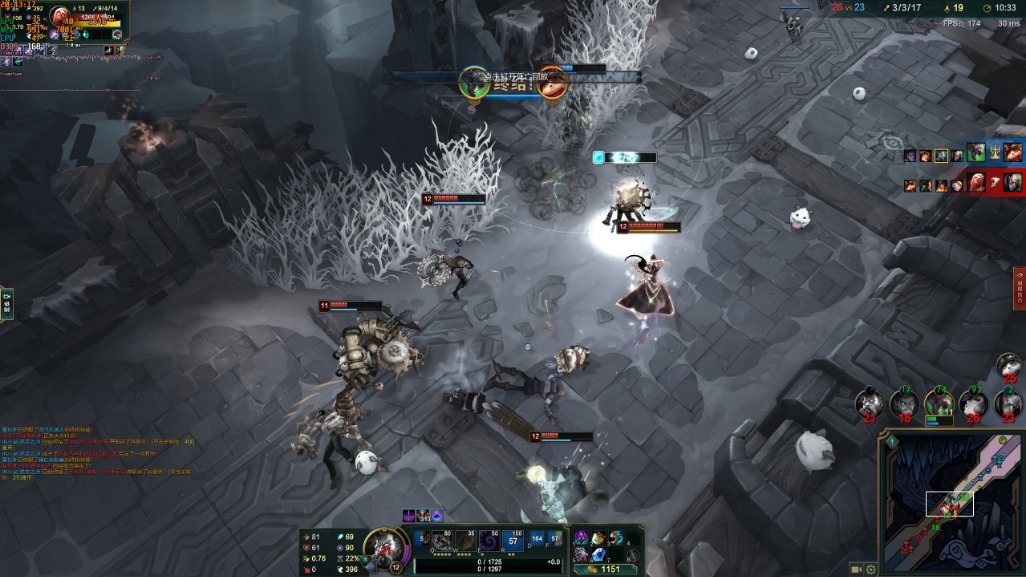
Task: Use the F summoner spell icon
Action: click(x=555, y=541)
